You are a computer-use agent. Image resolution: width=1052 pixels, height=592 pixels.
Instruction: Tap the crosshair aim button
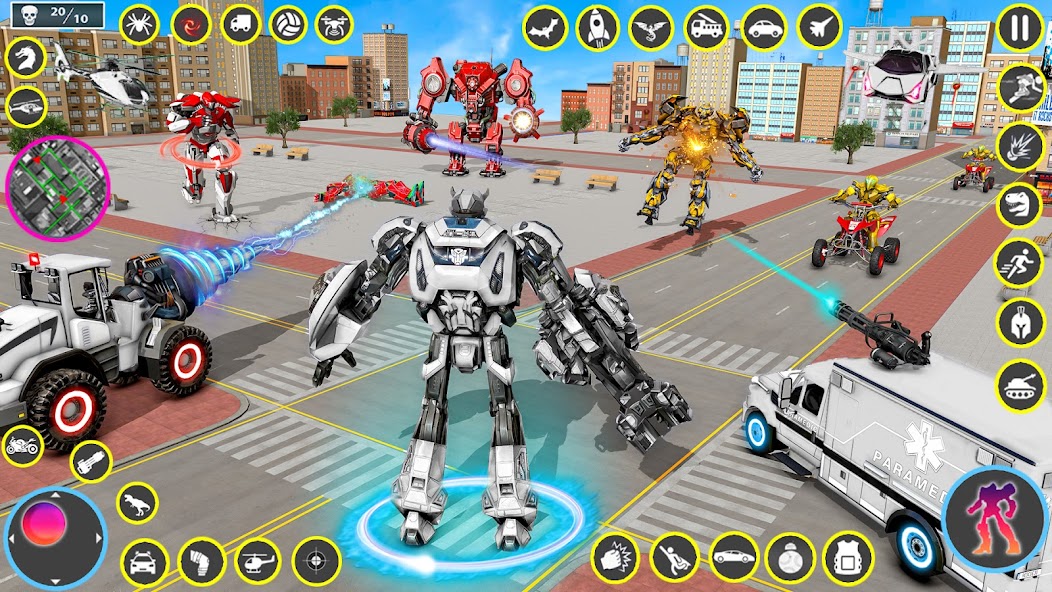tap(316, 559)
